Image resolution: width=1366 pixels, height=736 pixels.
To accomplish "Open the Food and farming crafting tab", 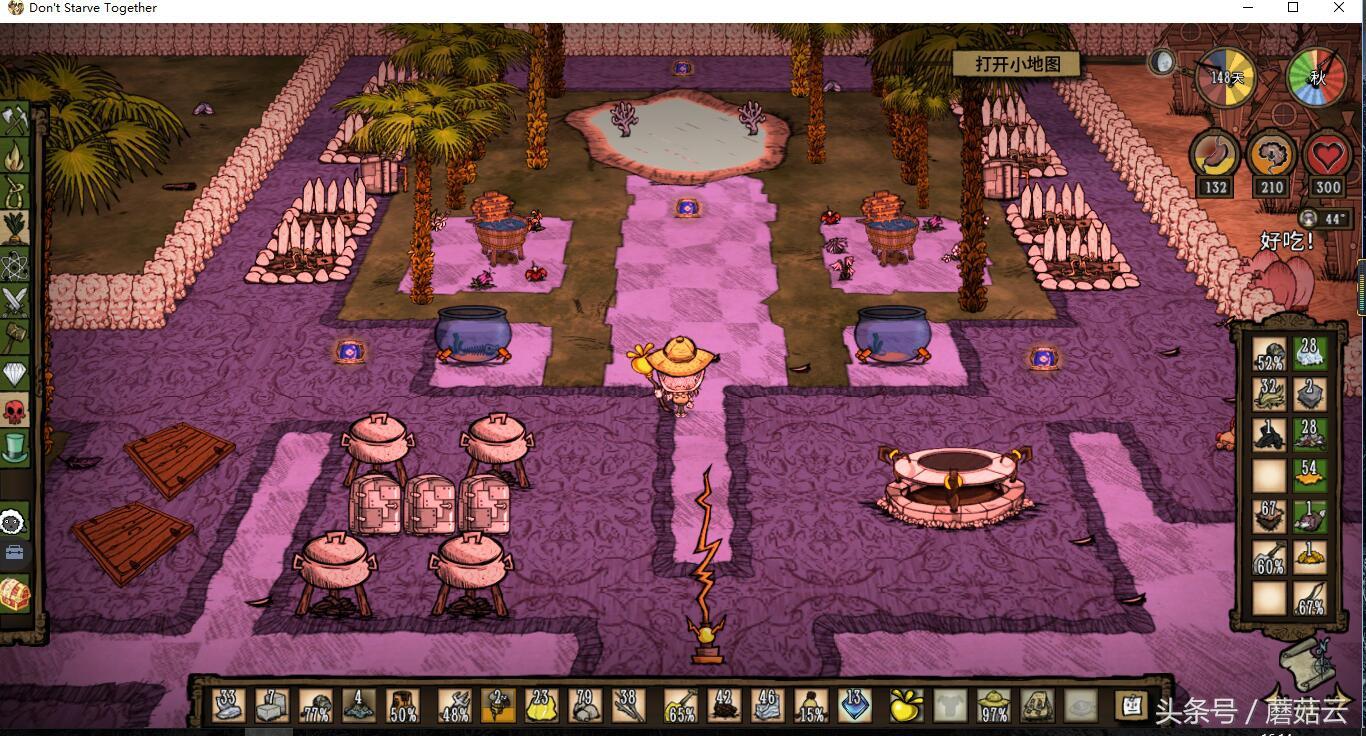I will click(14, 229).
